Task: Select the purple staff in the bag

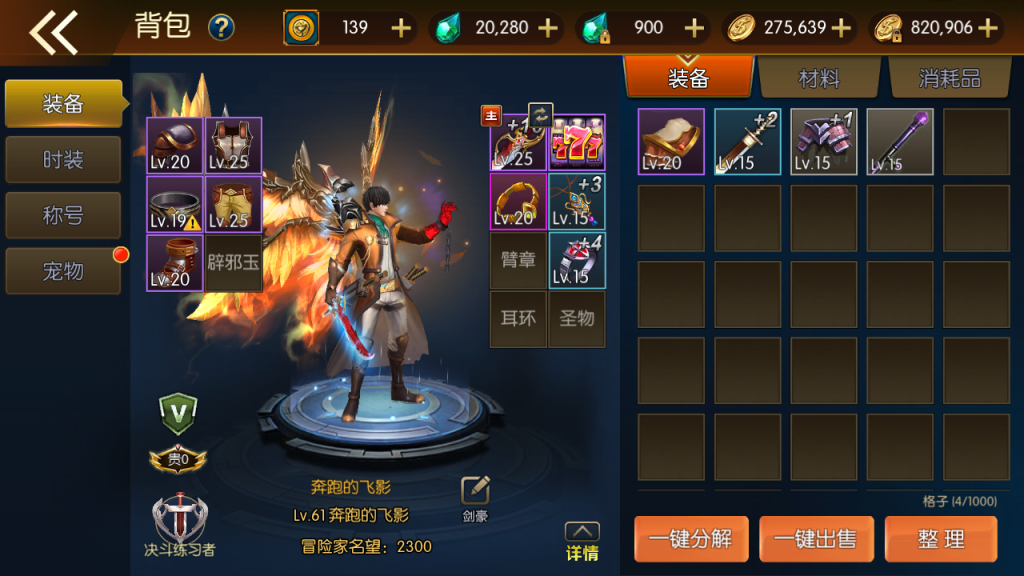Action: 900,142
